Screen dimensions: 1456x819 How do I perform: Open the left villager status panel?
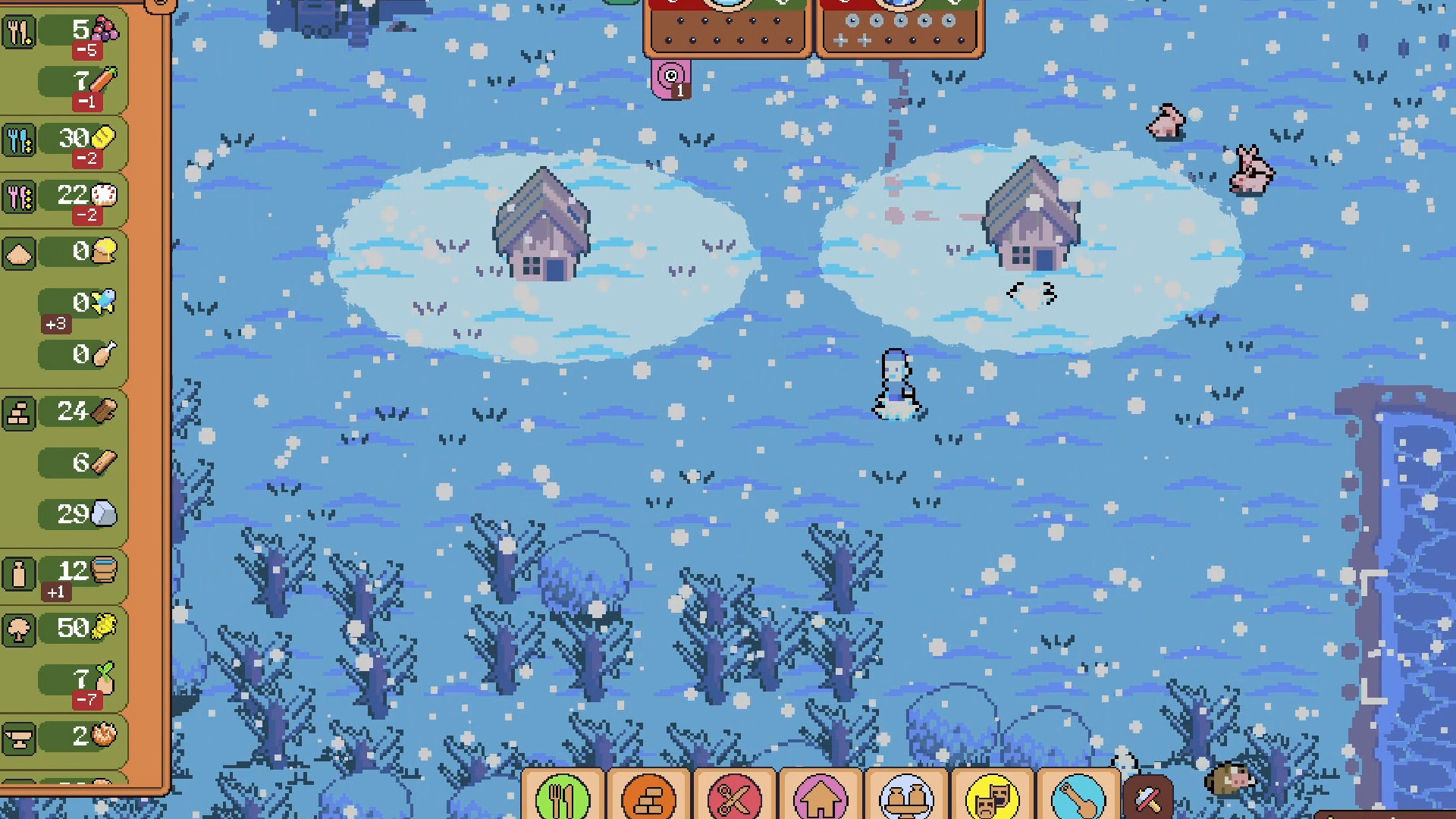(x=726, y=27)
